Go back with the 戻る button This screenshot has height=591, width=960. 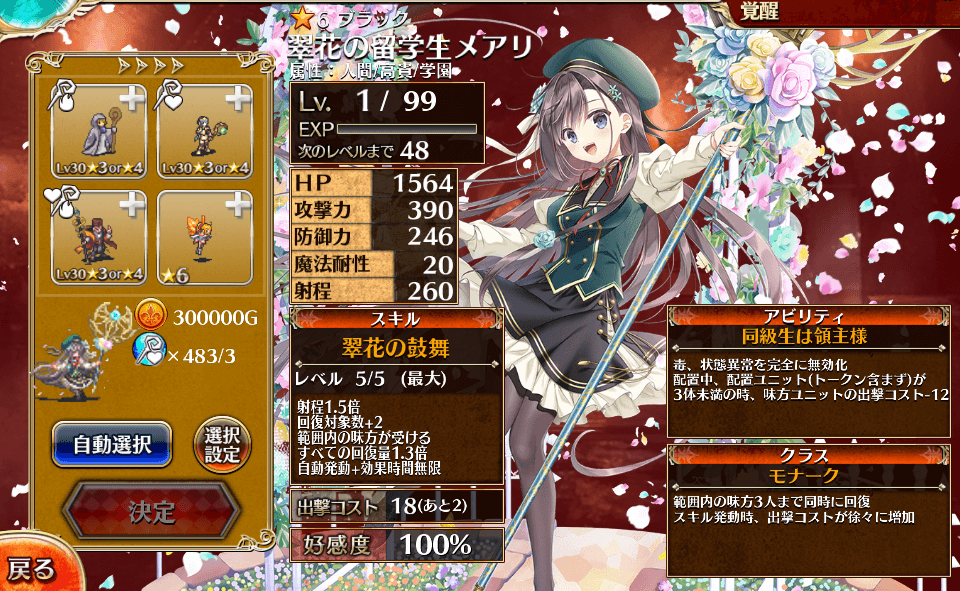click(30, 569)
